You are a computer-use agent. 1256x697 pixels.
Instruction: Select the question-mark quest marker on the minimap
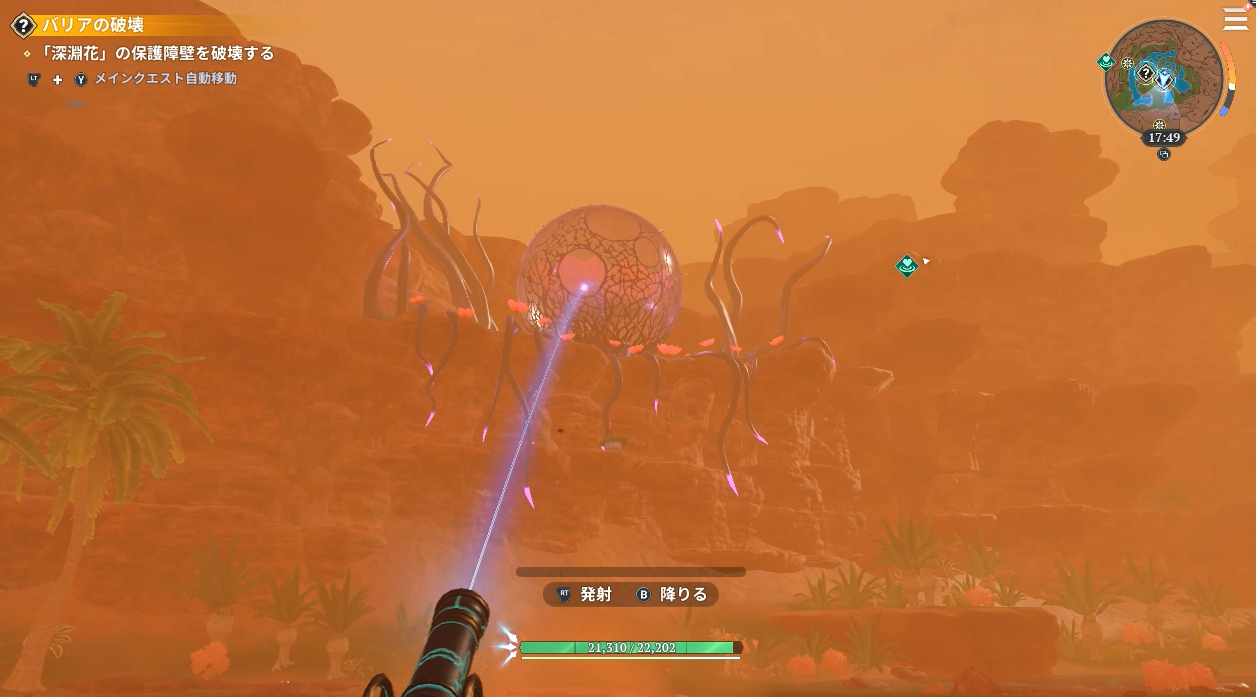1146,74
